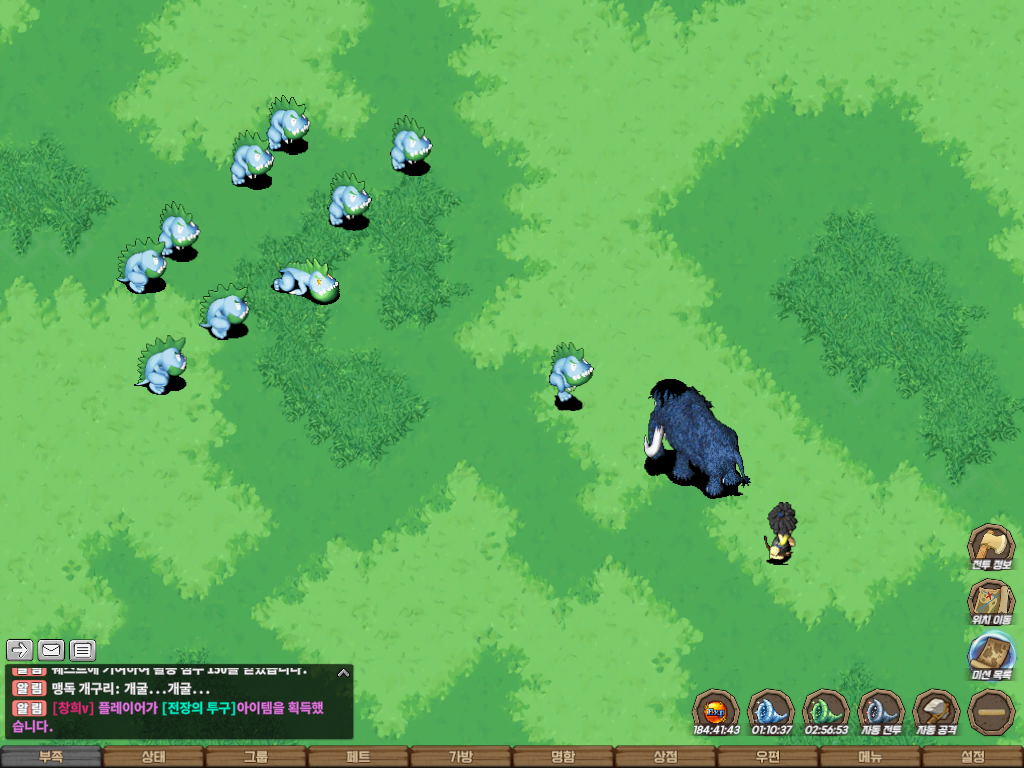Open the 미션 목록 mission list scroll

[990, 656]
